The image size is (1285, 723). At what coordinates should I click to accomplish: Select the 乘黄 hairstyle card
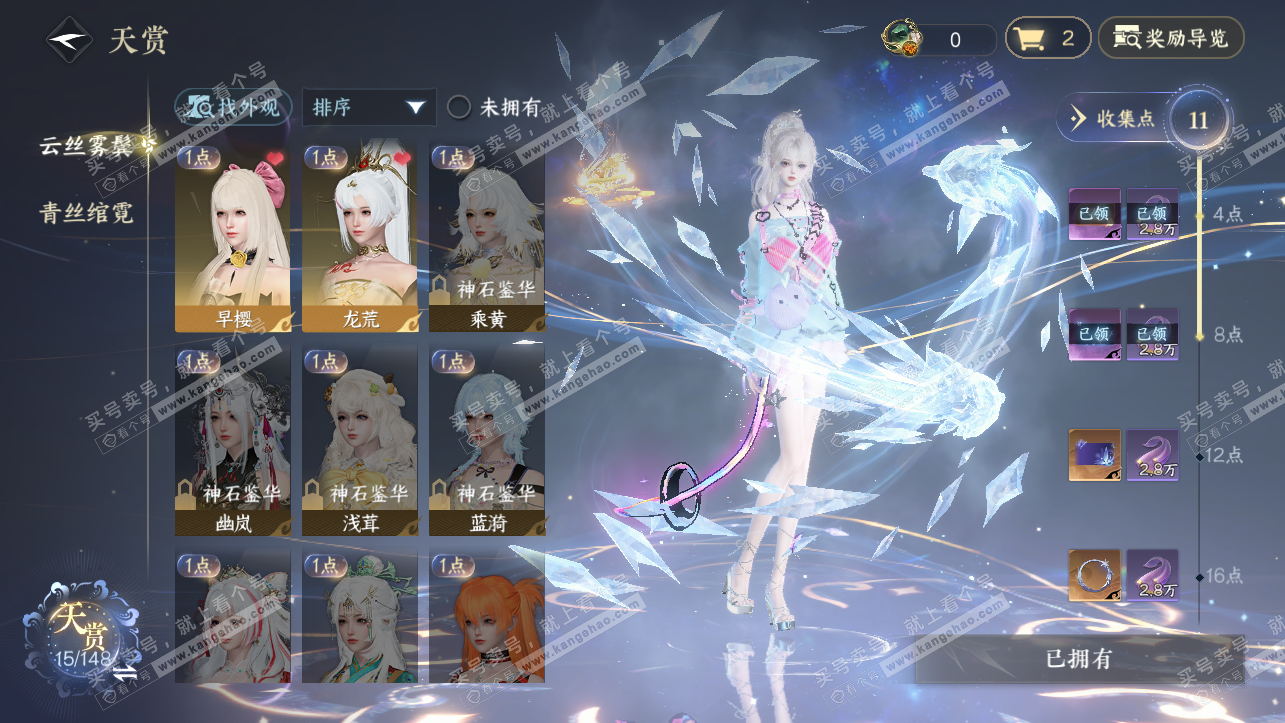tap(487, 238)
